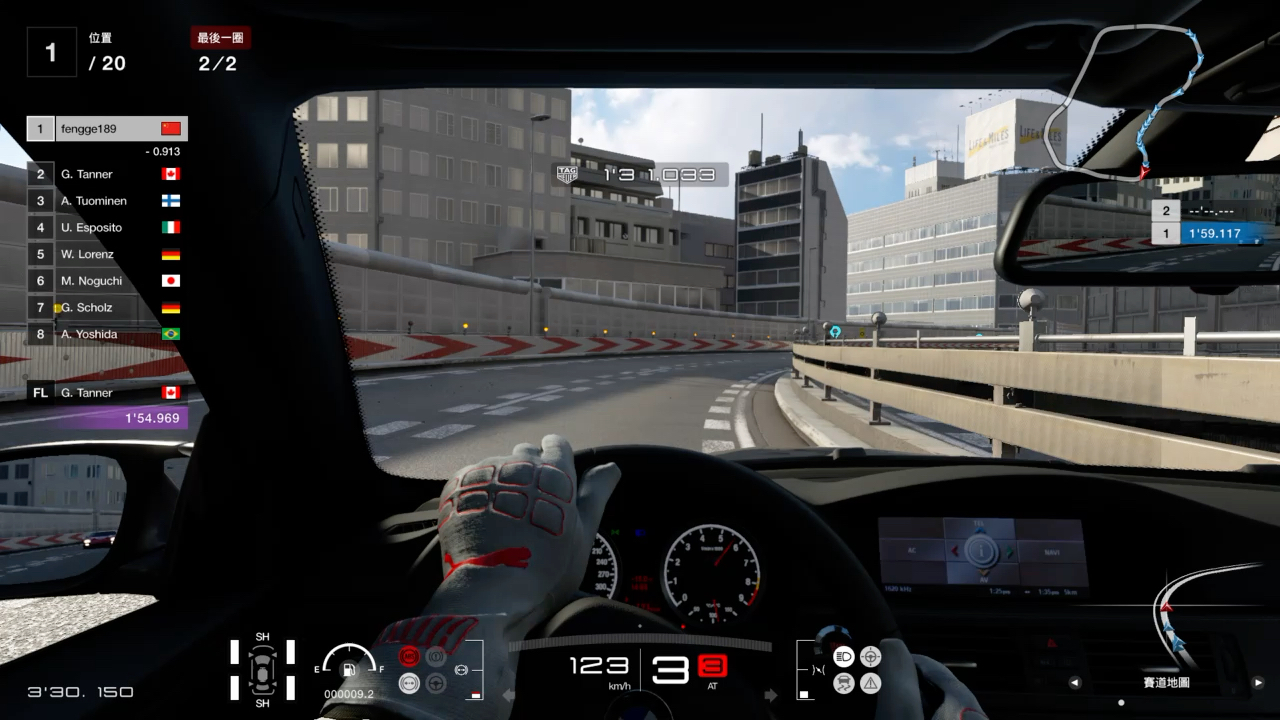Select fengge189 in the standings list

click(107, 129)
